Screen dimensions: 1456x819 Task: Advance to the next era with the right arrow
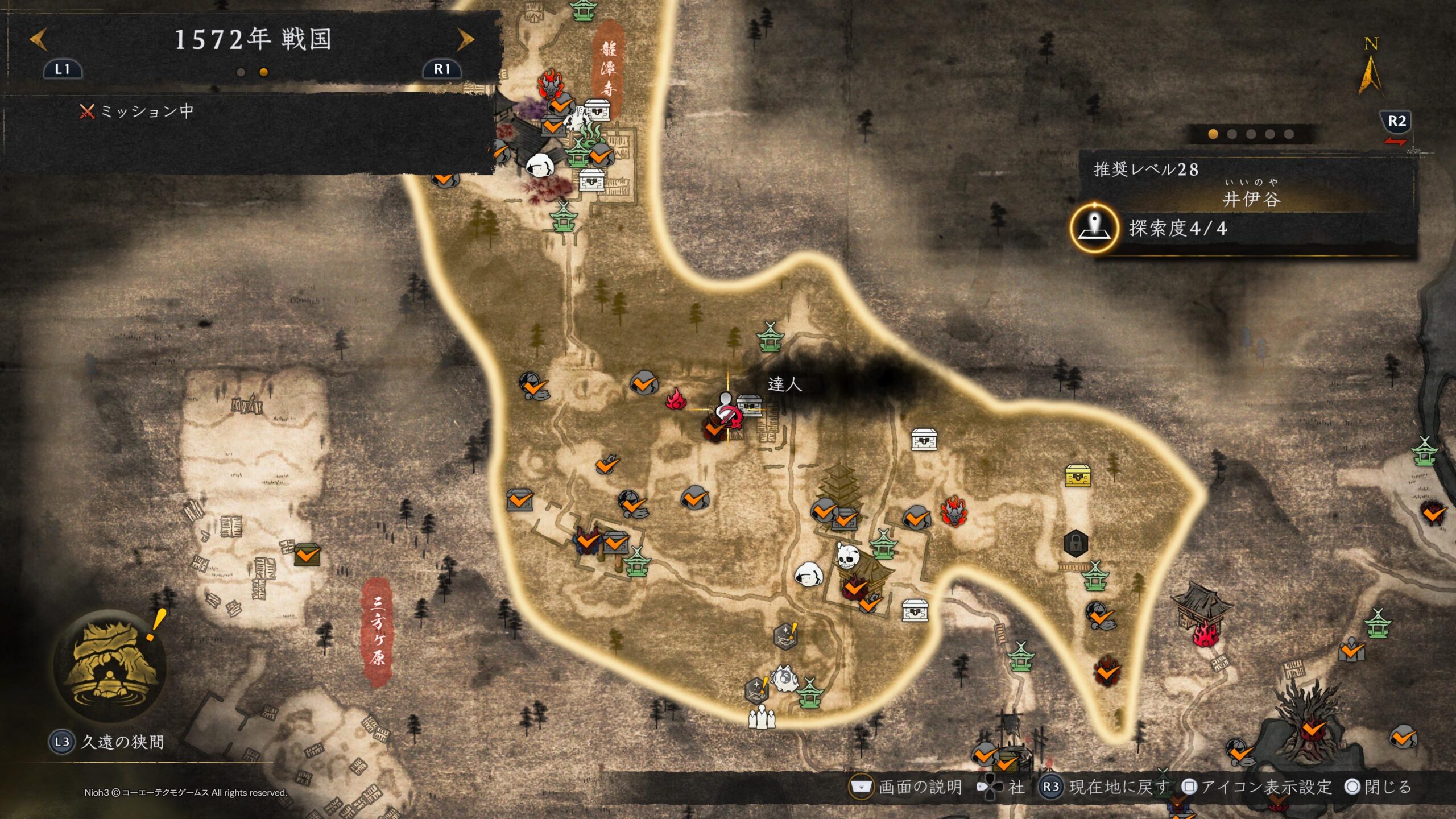click(x=466, y=39)
